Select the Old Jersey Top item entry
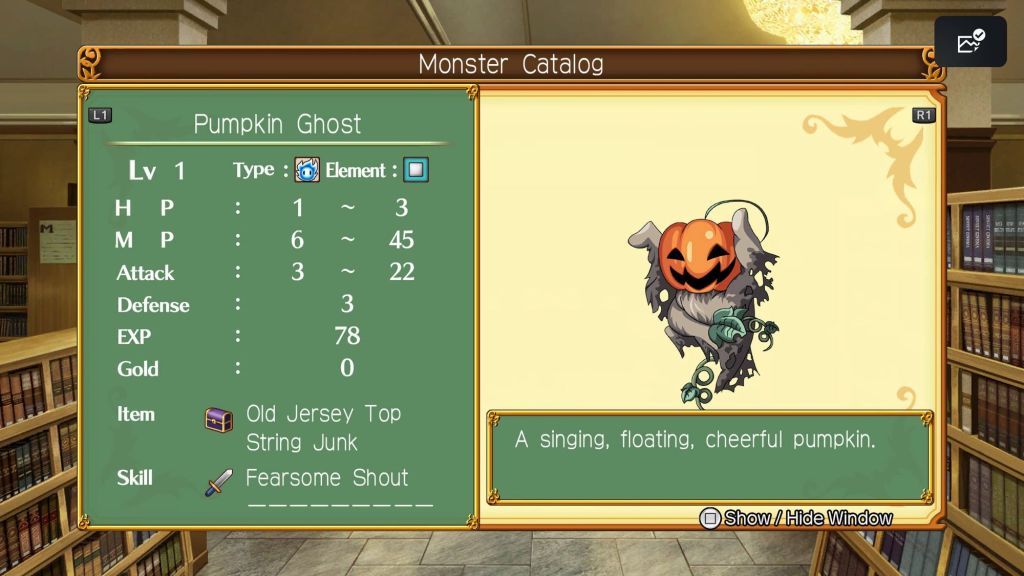This screenshot has width=1024, height=576. (323, 414)
